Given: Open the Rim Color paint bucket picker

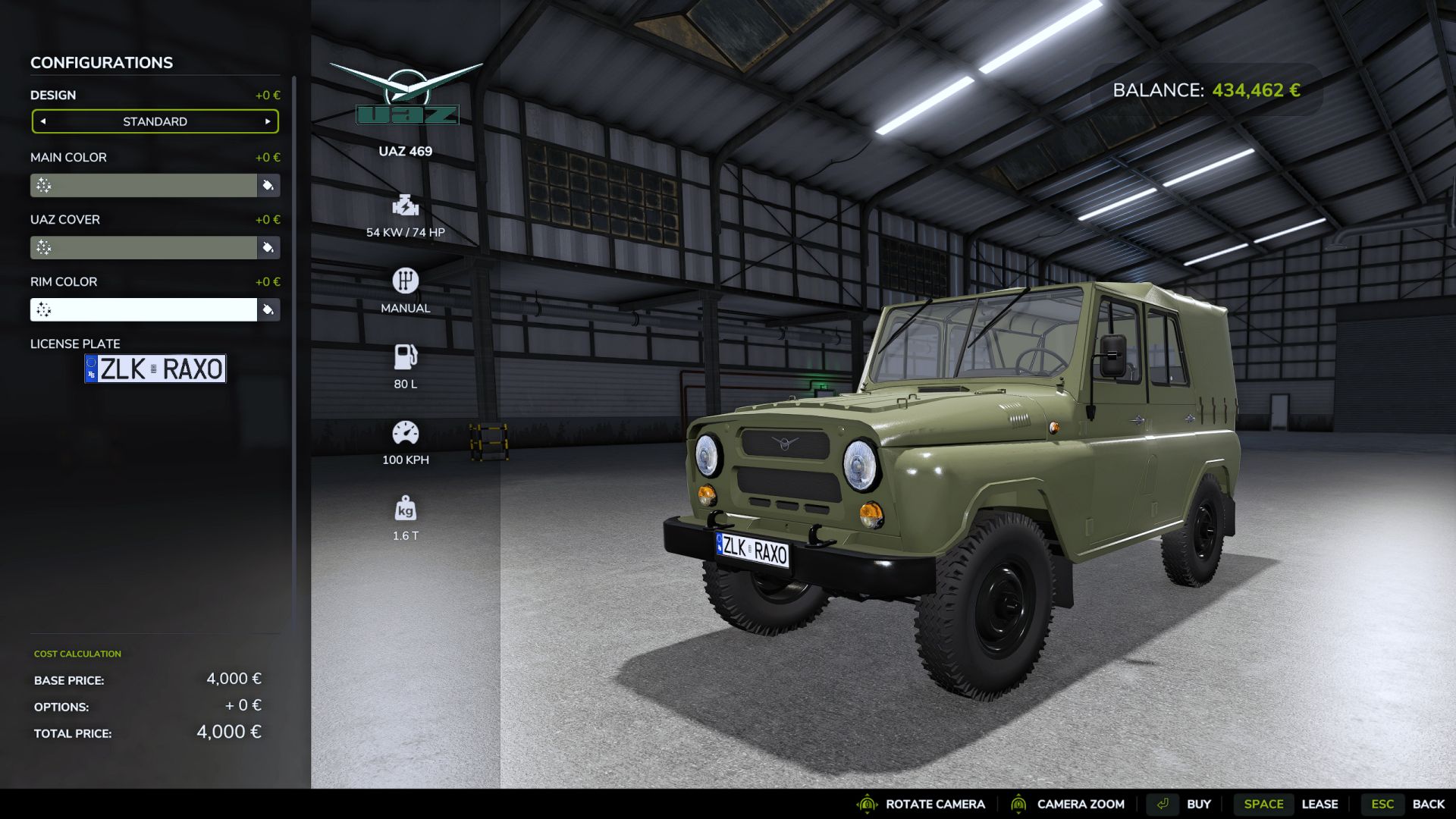Looking at the screenshot, I should (268, 309).
